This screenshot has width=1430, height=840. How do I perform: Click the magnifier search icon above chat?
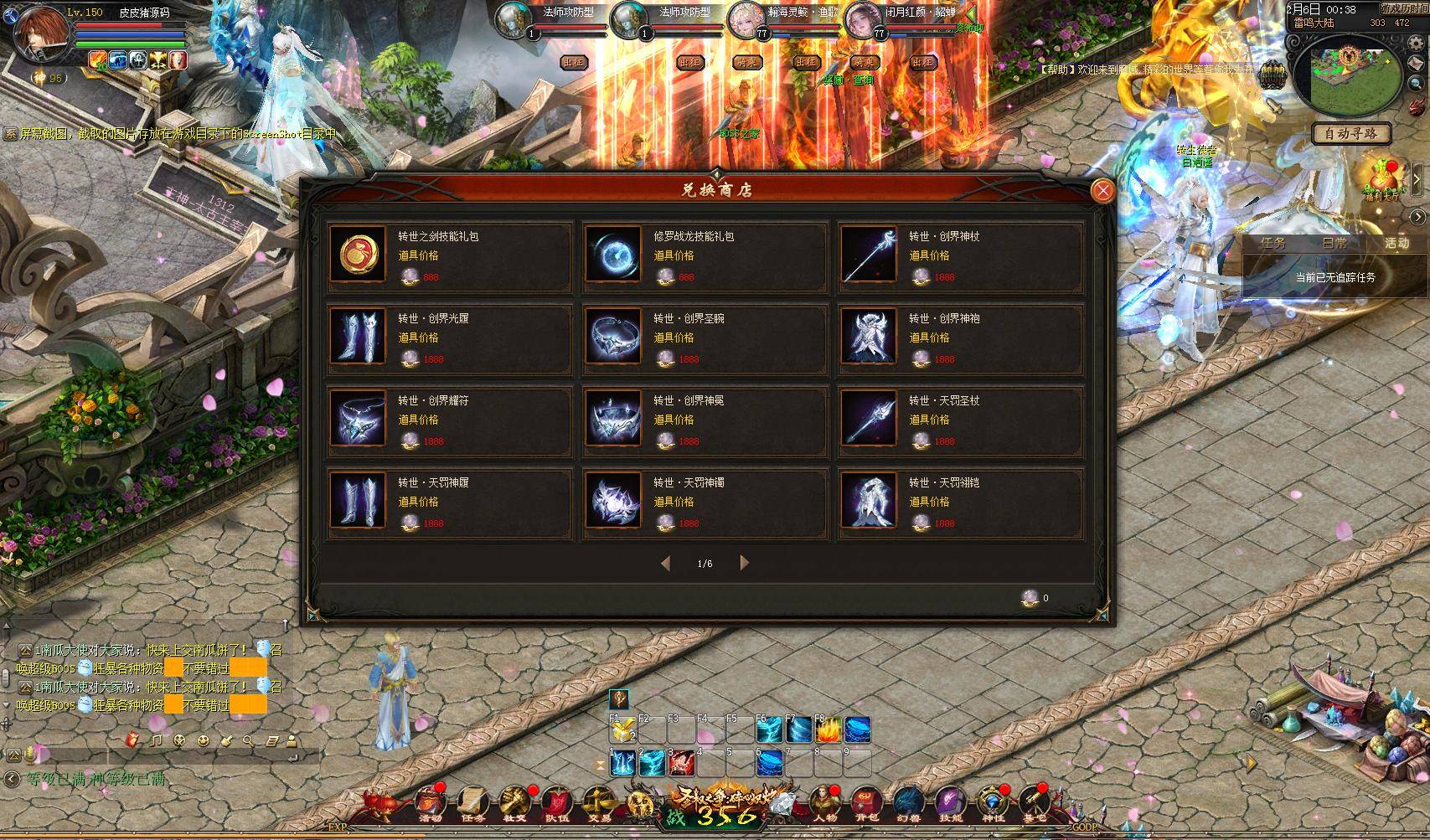(x=249, y=741)
